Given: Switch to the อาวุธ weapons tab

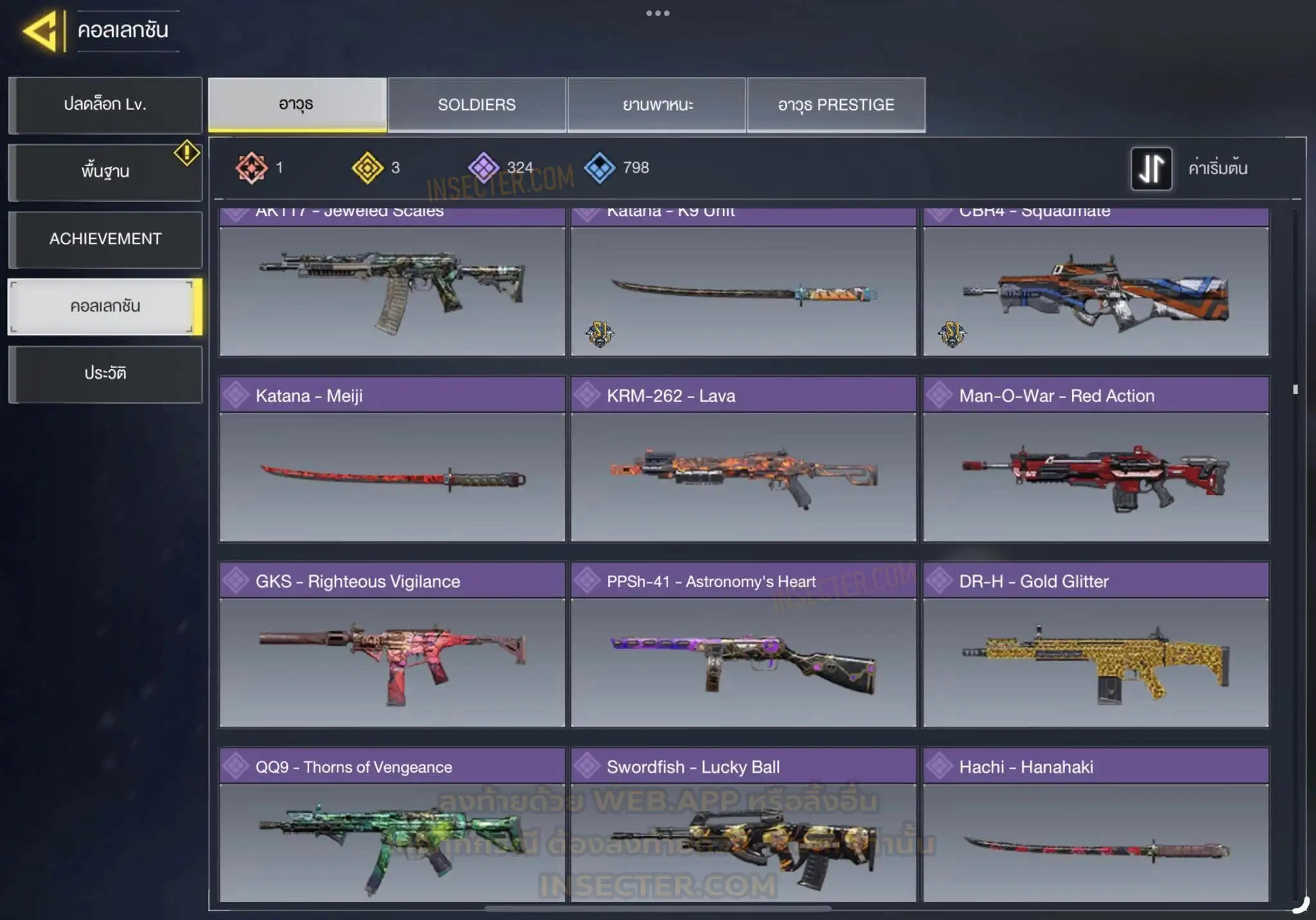Looking at the screenshot, I should pyautogui.click(x=297, y=105).
